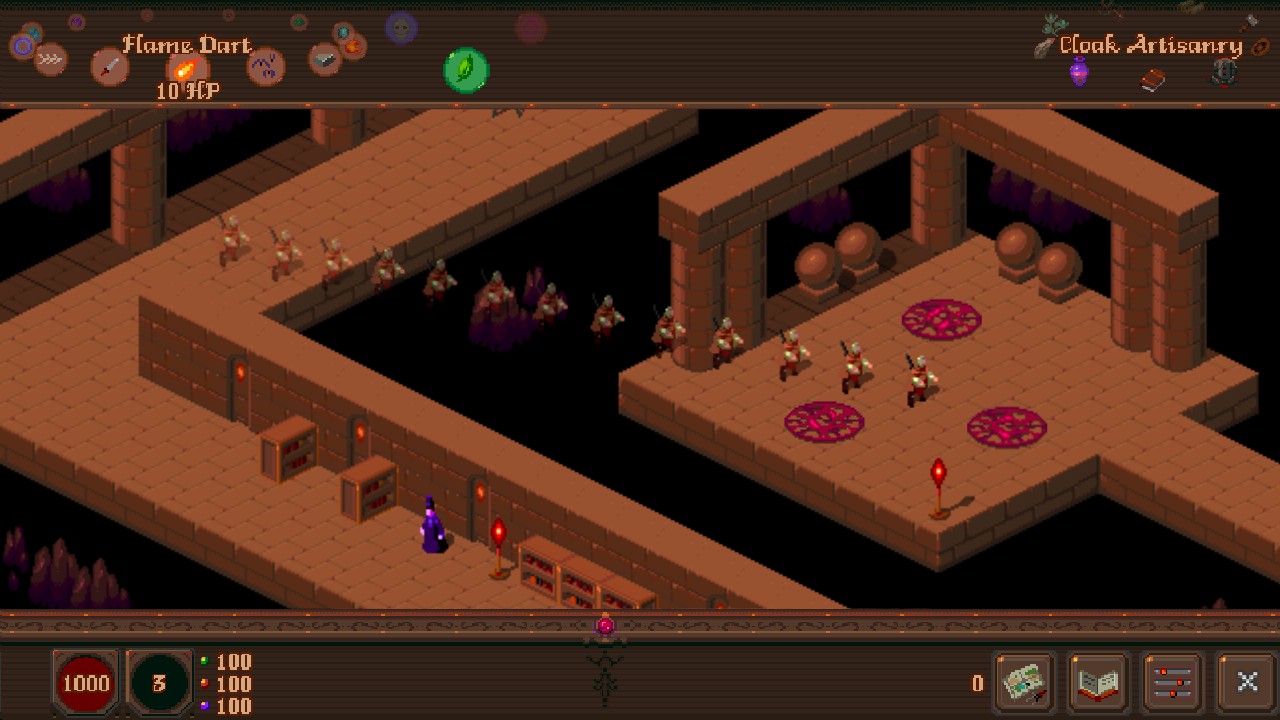Select the Flame Dart spell icon
This screenshot has height=720, width=1280.
(186, 70)
